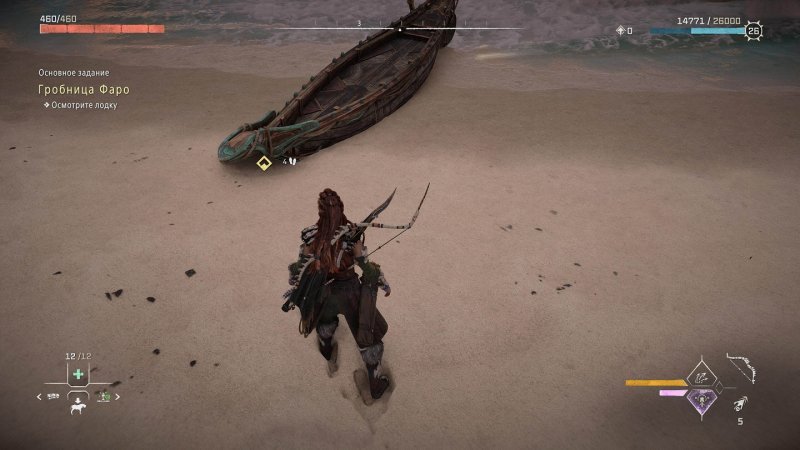Click the yellow diamond quest waypoint marker
This screenshot has height=450, width=800.
click(x=264, y=163)
